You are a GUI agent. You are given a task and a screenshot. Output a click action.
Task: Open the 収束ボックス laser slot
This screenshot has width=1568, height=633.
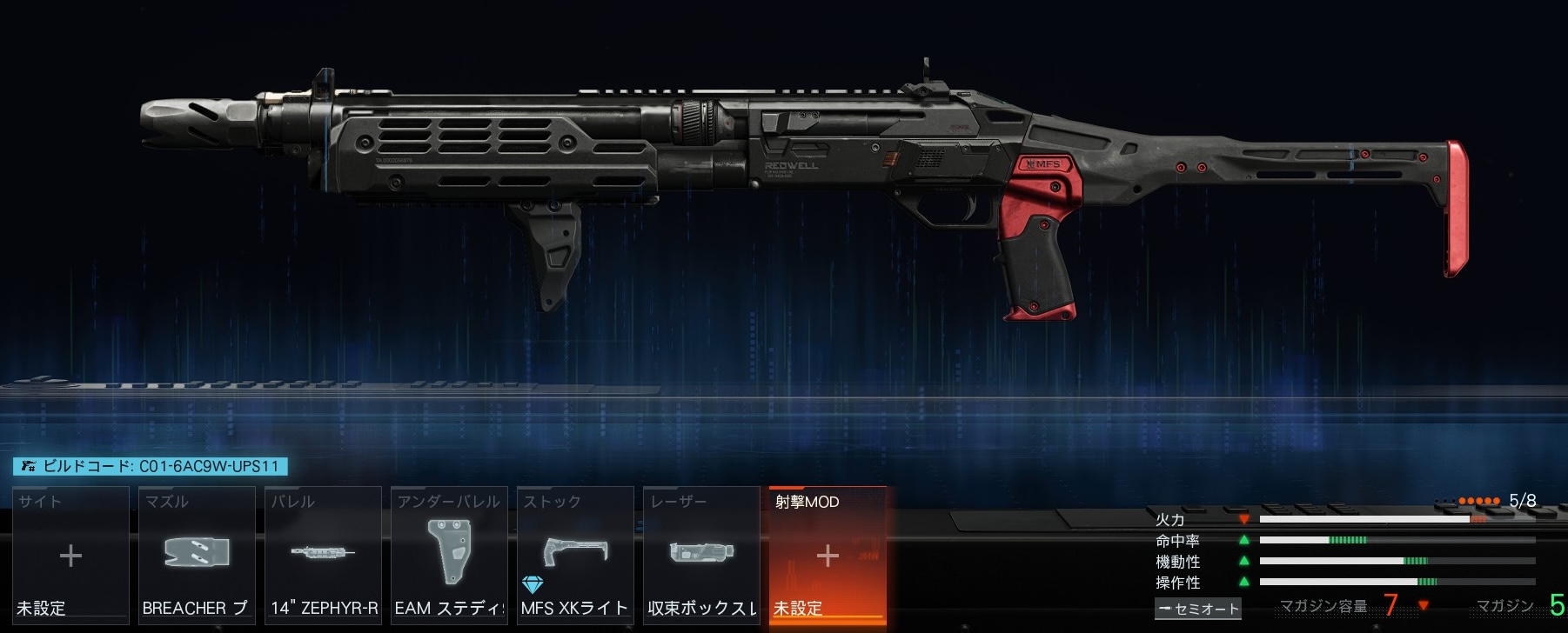click(701, 555)
